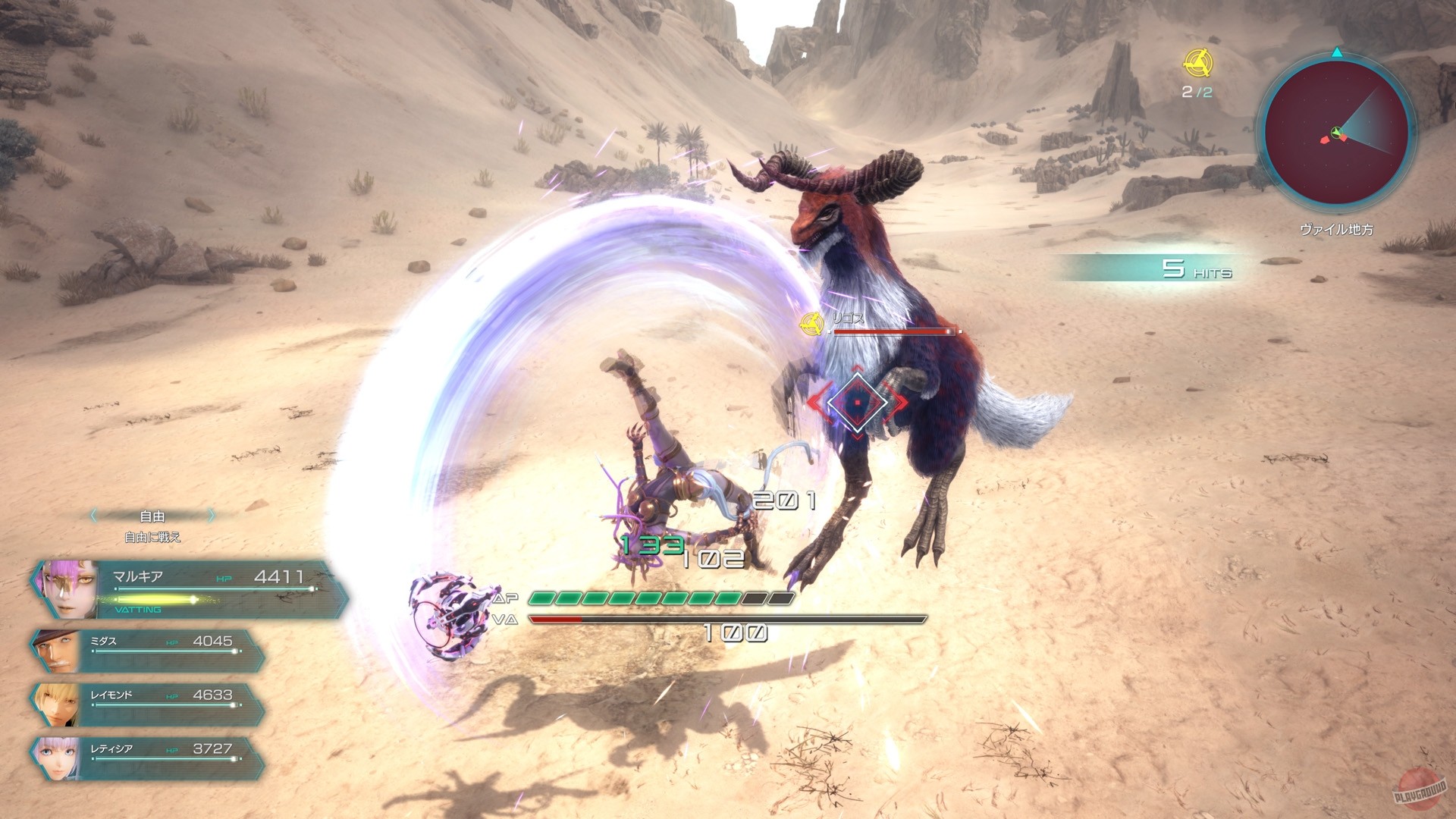
Task: Select マルキア's character portrait
Action: (x=68, y=588)
